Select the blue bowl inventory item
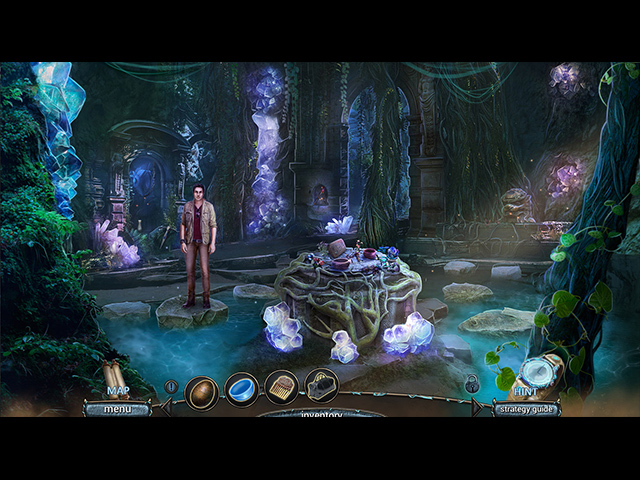Viewport: 640px width, 480px height. (x=241, y=387)
